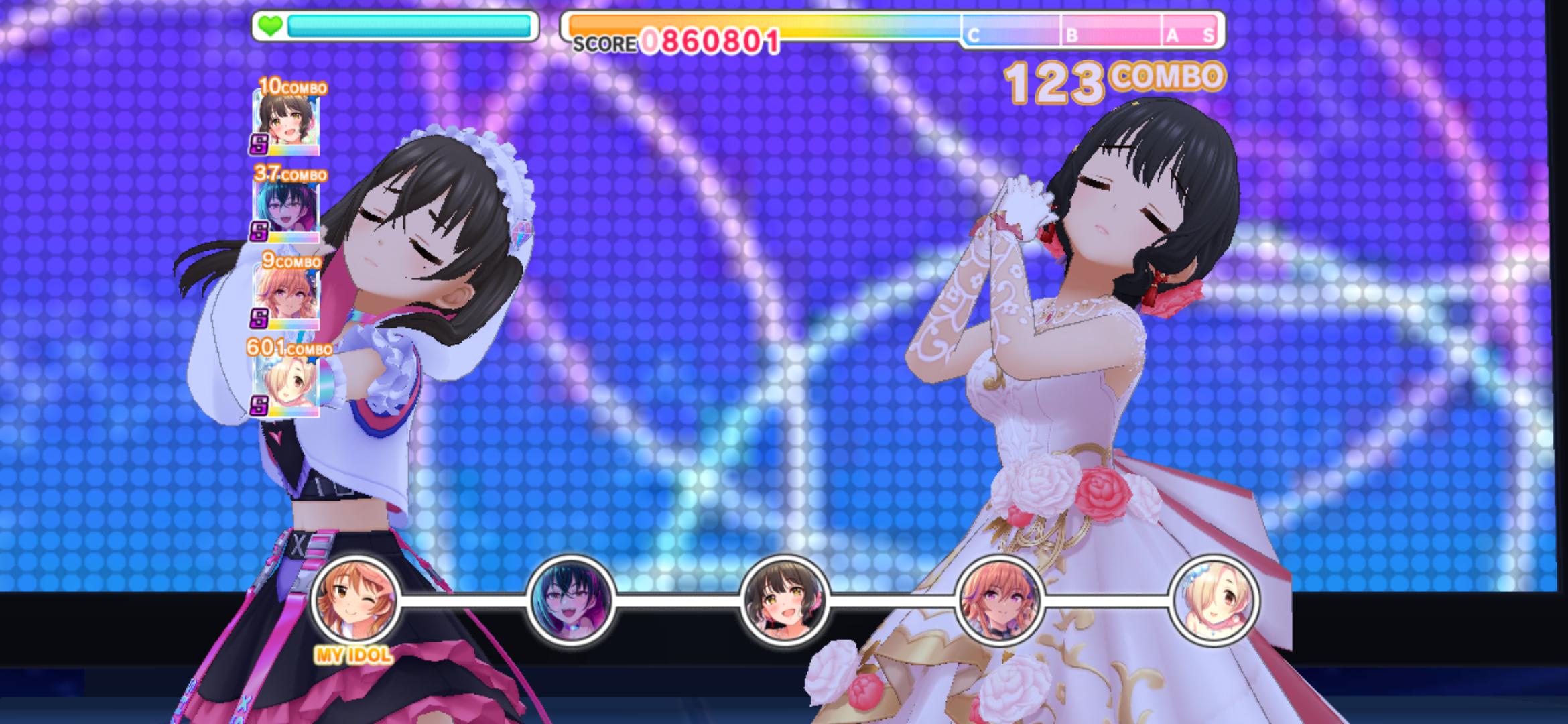Hit the center brown-haired idol circle
Image resolution: width=1568 pixels, height=724 pixels.
[784, 600]
